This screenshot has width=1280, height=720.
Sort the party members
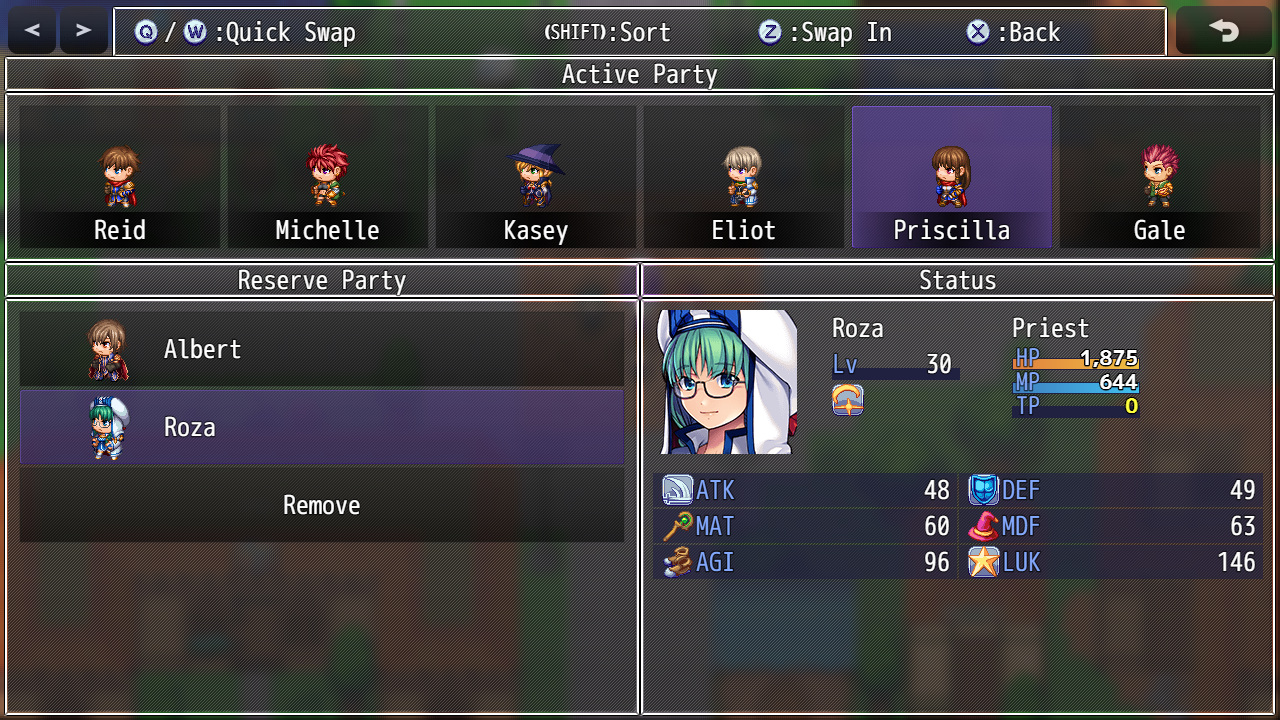pyautogui.click(x=607, y=33)
